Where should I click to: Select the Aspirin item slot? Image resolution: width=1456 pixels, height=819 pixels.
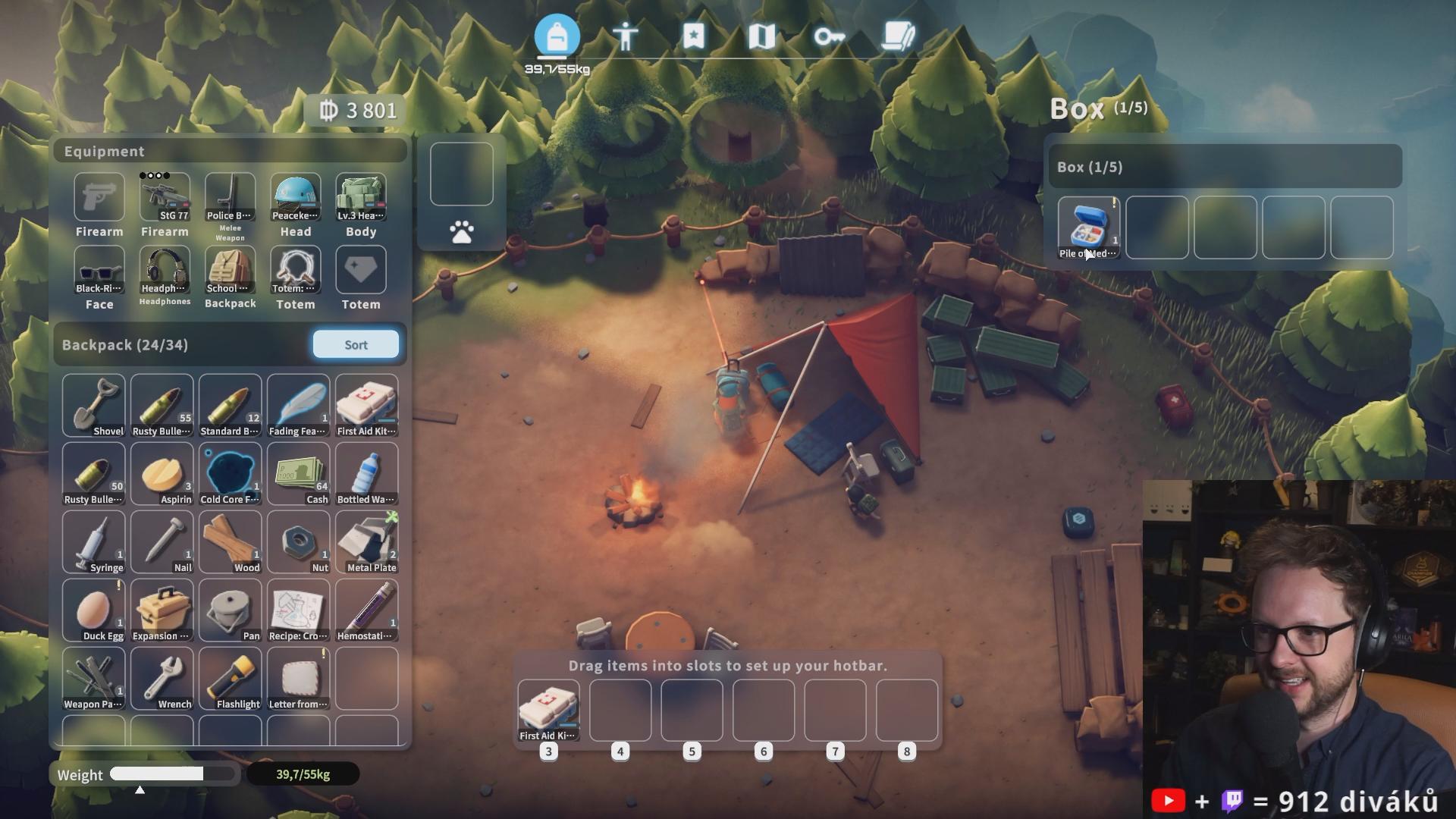pos(162,474)
